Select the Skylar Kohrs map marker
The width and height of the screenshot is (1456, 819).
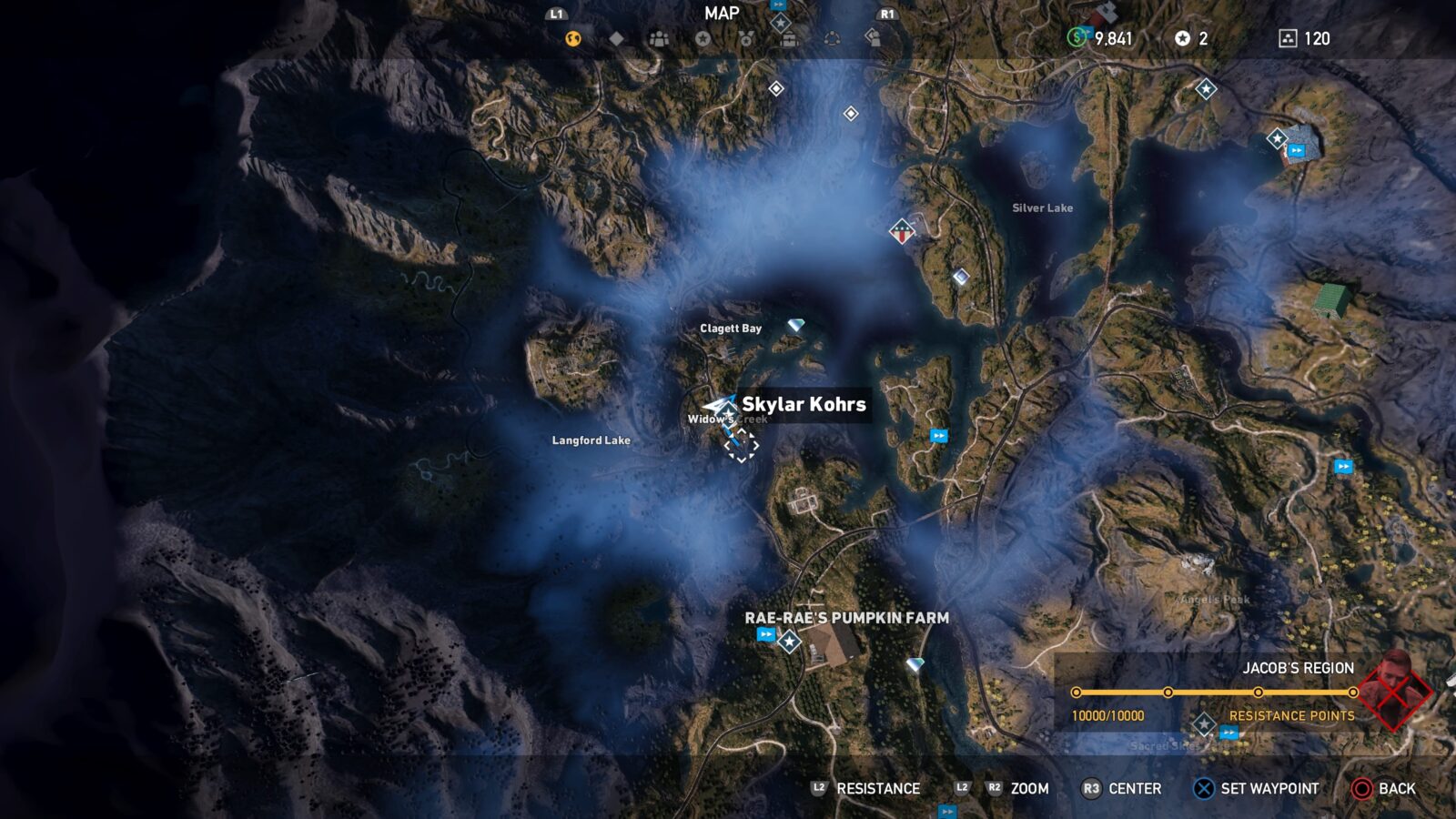721,406
